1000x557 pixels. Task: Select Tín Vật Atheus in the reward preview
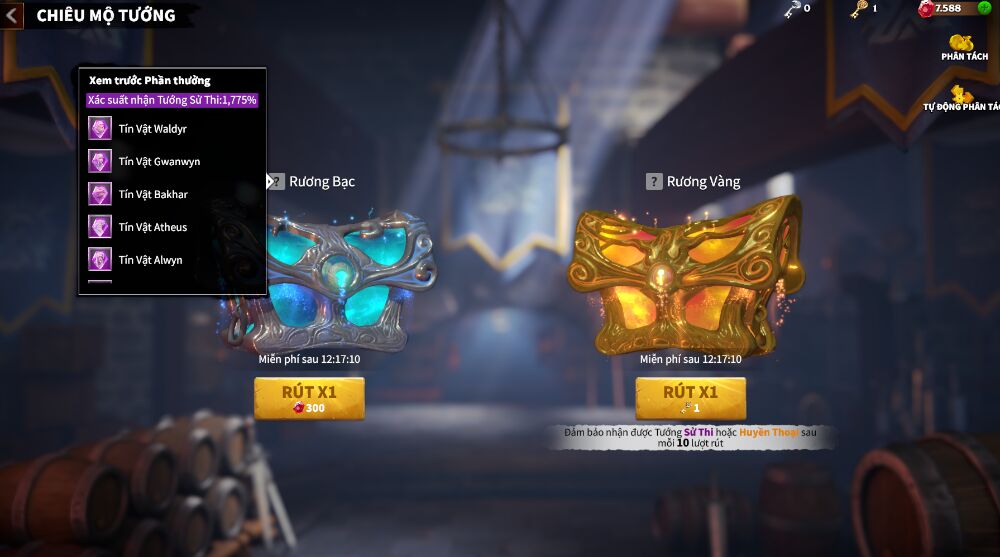tap(153, 227)
